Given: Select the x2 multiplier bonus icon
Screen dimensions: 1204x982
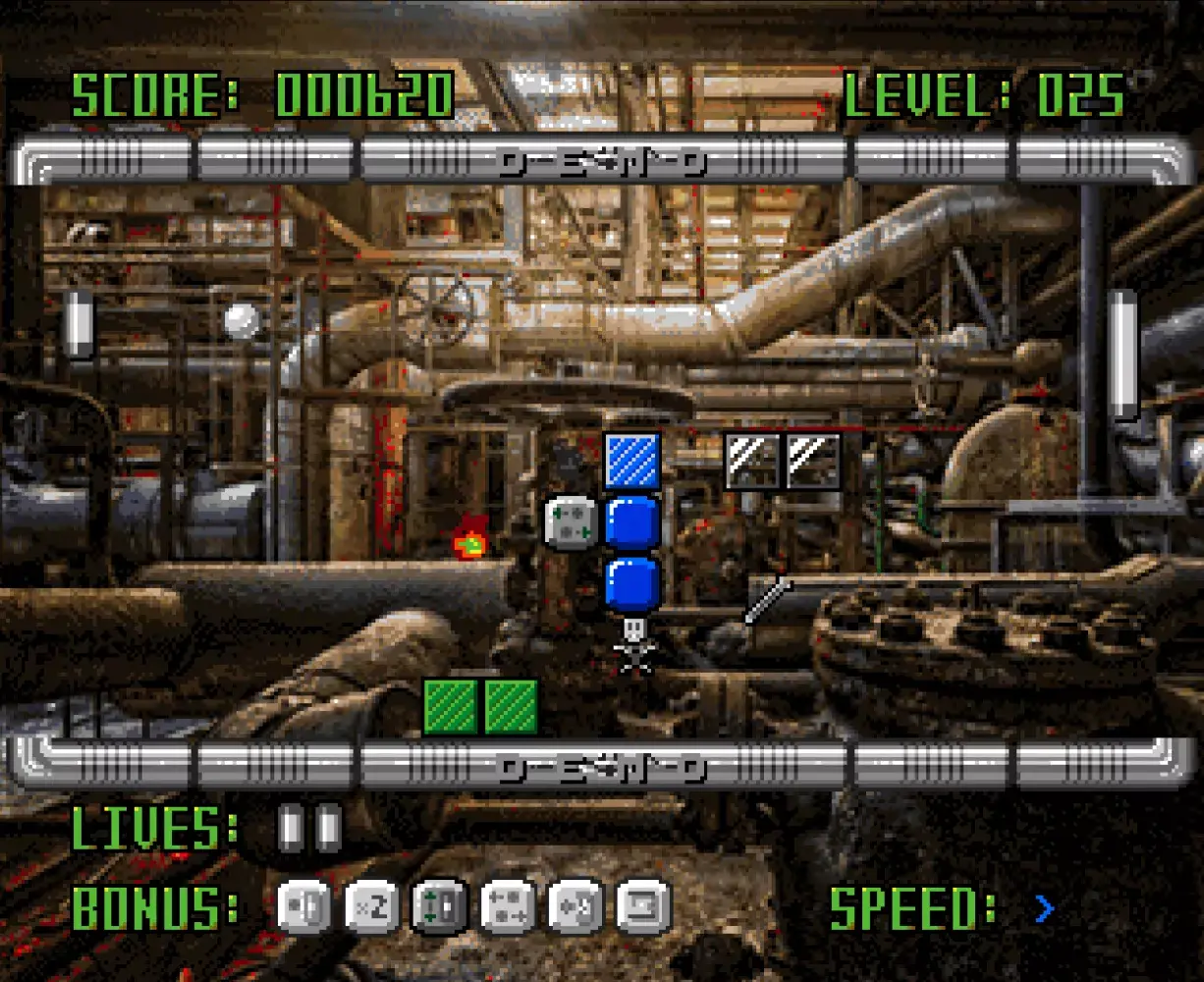Looking at the screenshot, I should (372, 905).
